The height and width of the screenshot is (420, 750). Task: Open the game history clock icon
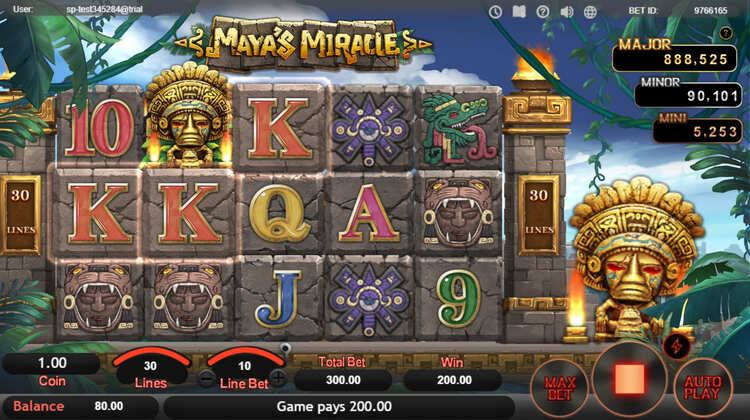[495, 12]
